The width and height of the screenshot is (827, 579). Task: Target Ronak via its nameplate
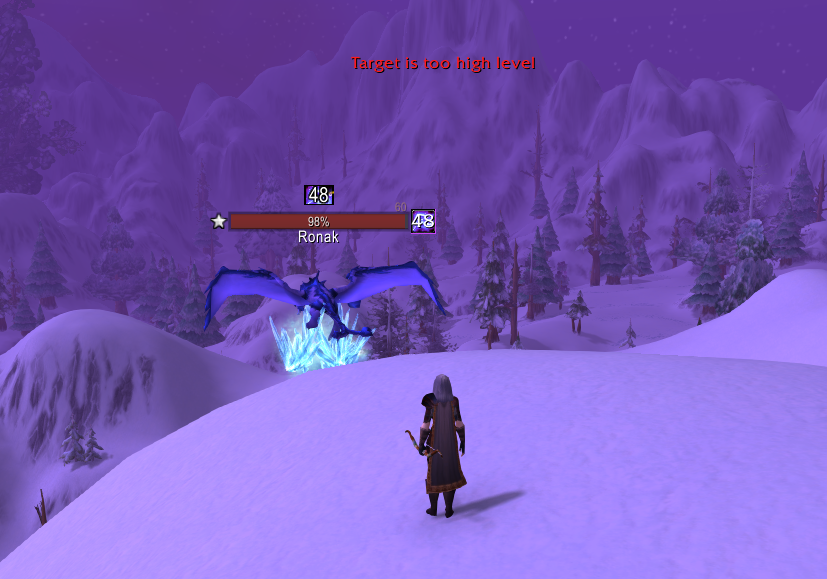coord(318,221)
